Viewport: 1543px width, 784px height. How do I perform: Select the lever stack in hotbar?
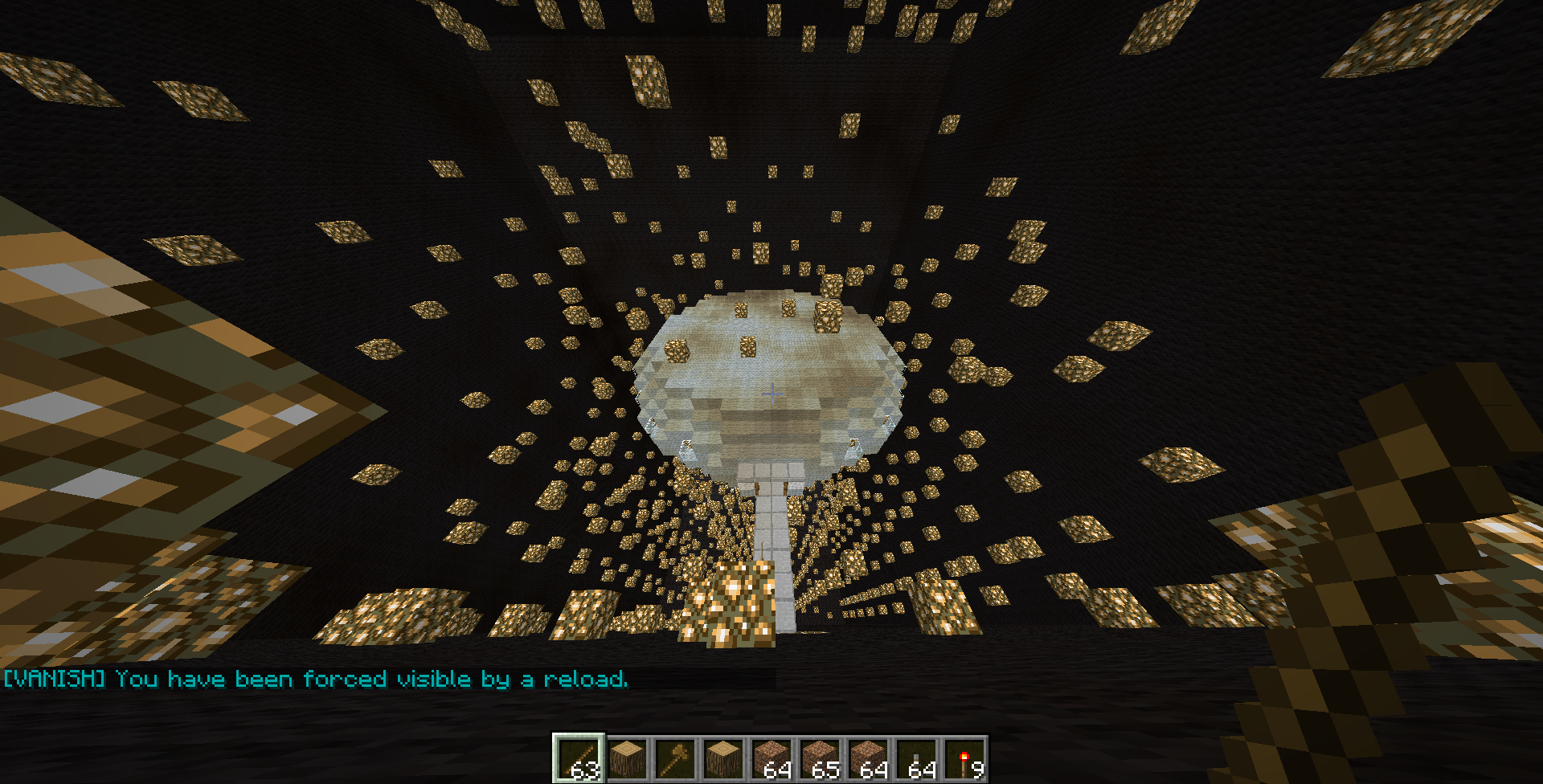pos(916,758)
